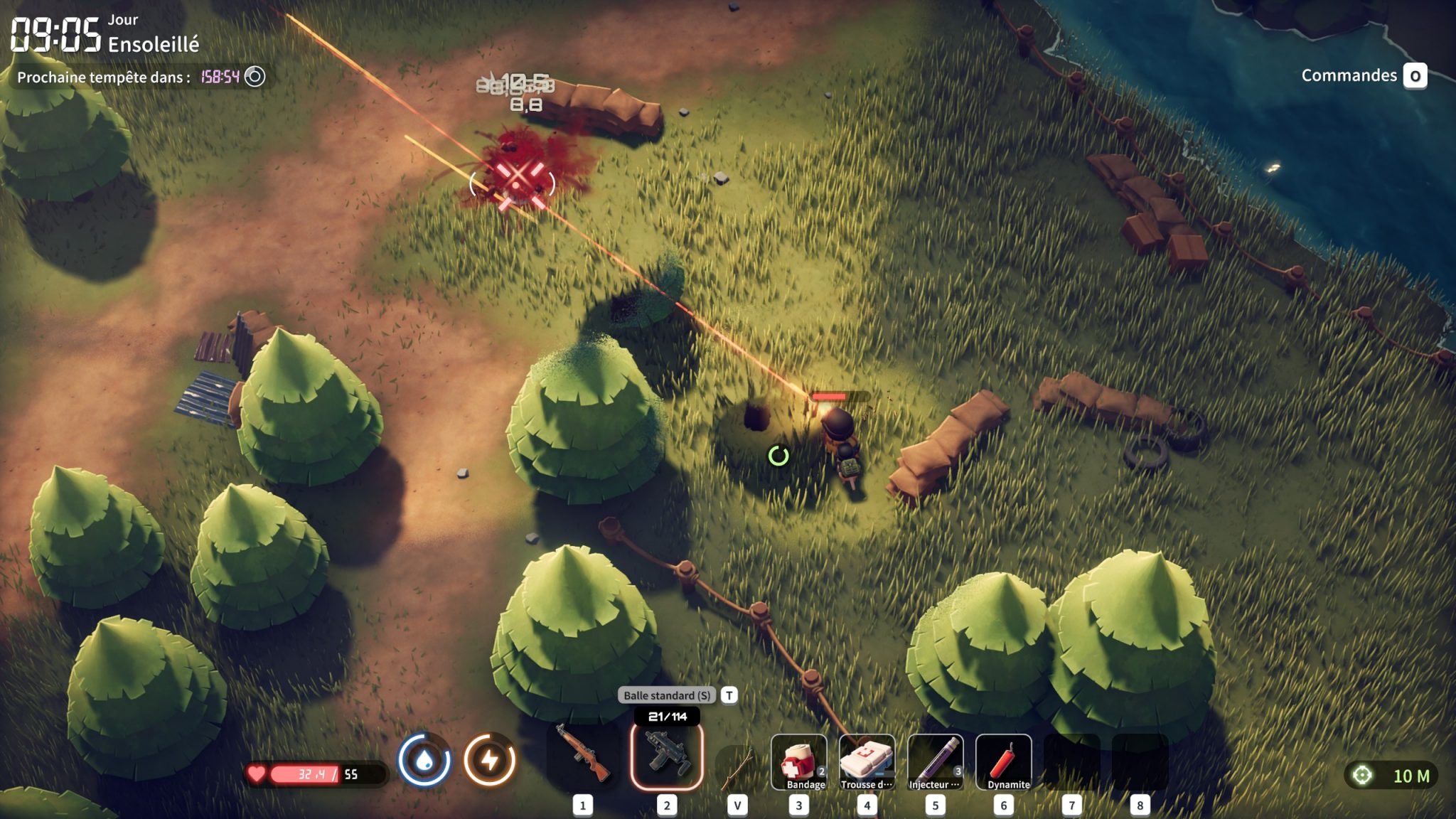
Task: Equip the Dynamite hotbar slot
Action: tap(1003, 762)
